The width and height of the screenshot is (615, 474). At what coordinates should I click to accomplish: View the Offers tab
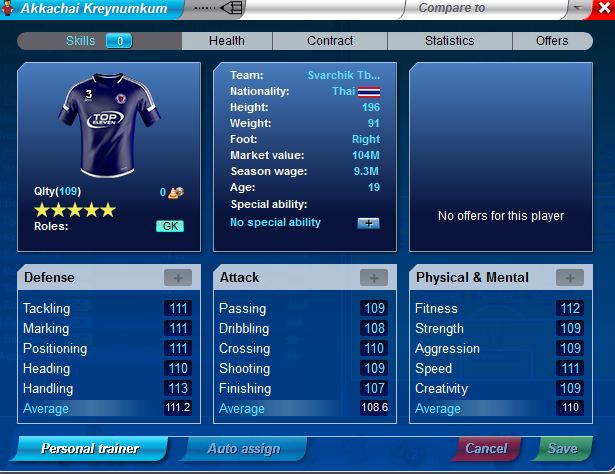tap(552, 41)
